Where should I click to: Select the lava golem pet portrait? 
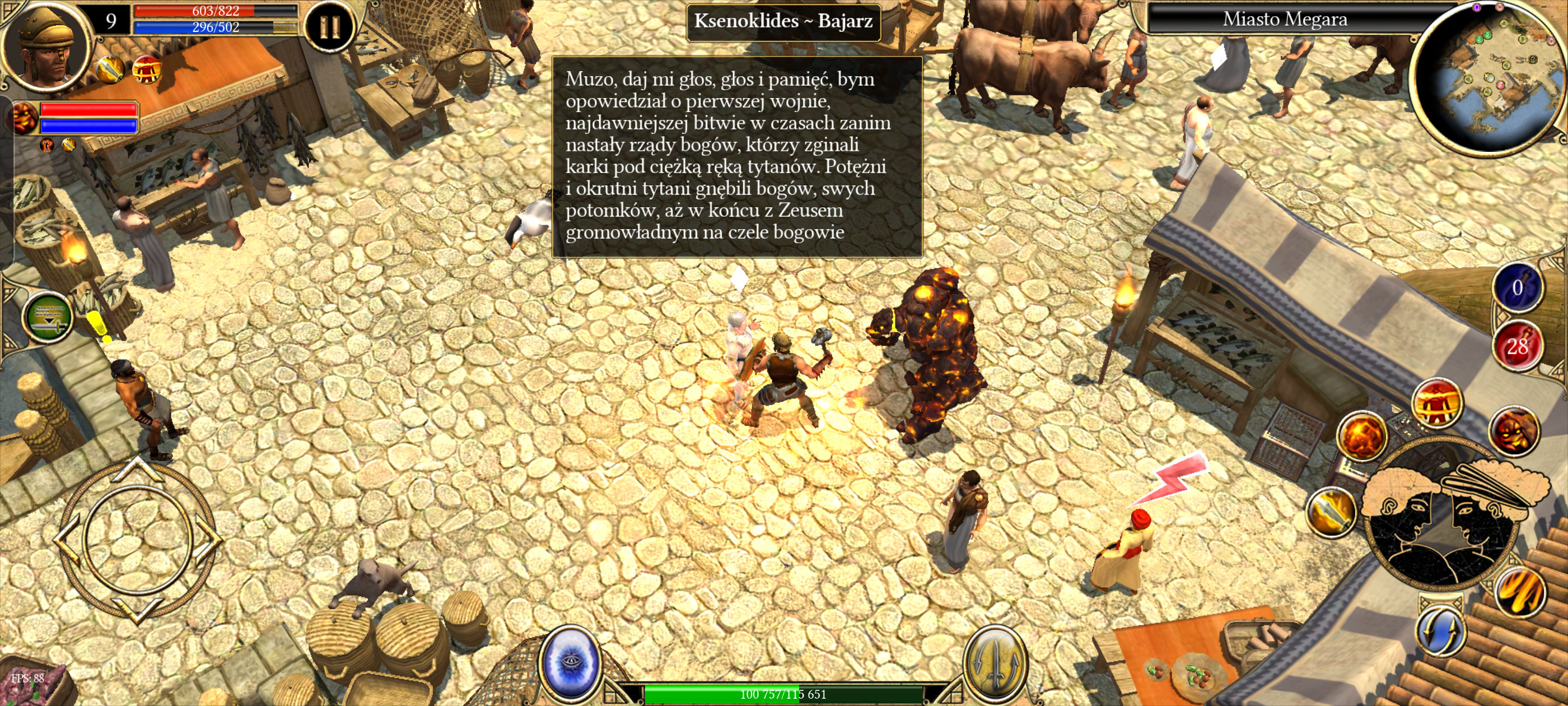coord(25,118)
